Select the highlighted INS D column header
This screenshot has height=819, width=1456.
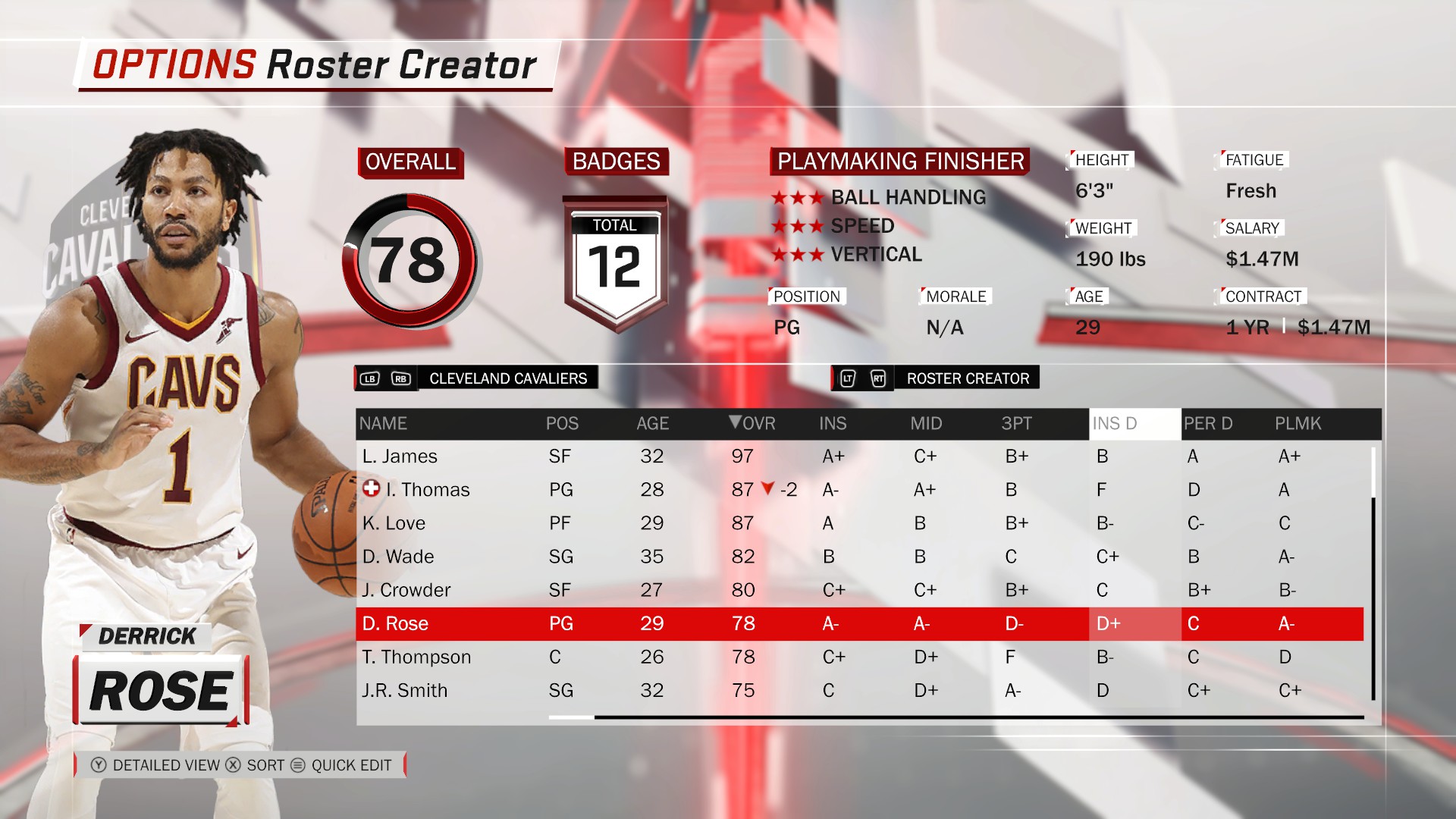[x=1115, y=423]
